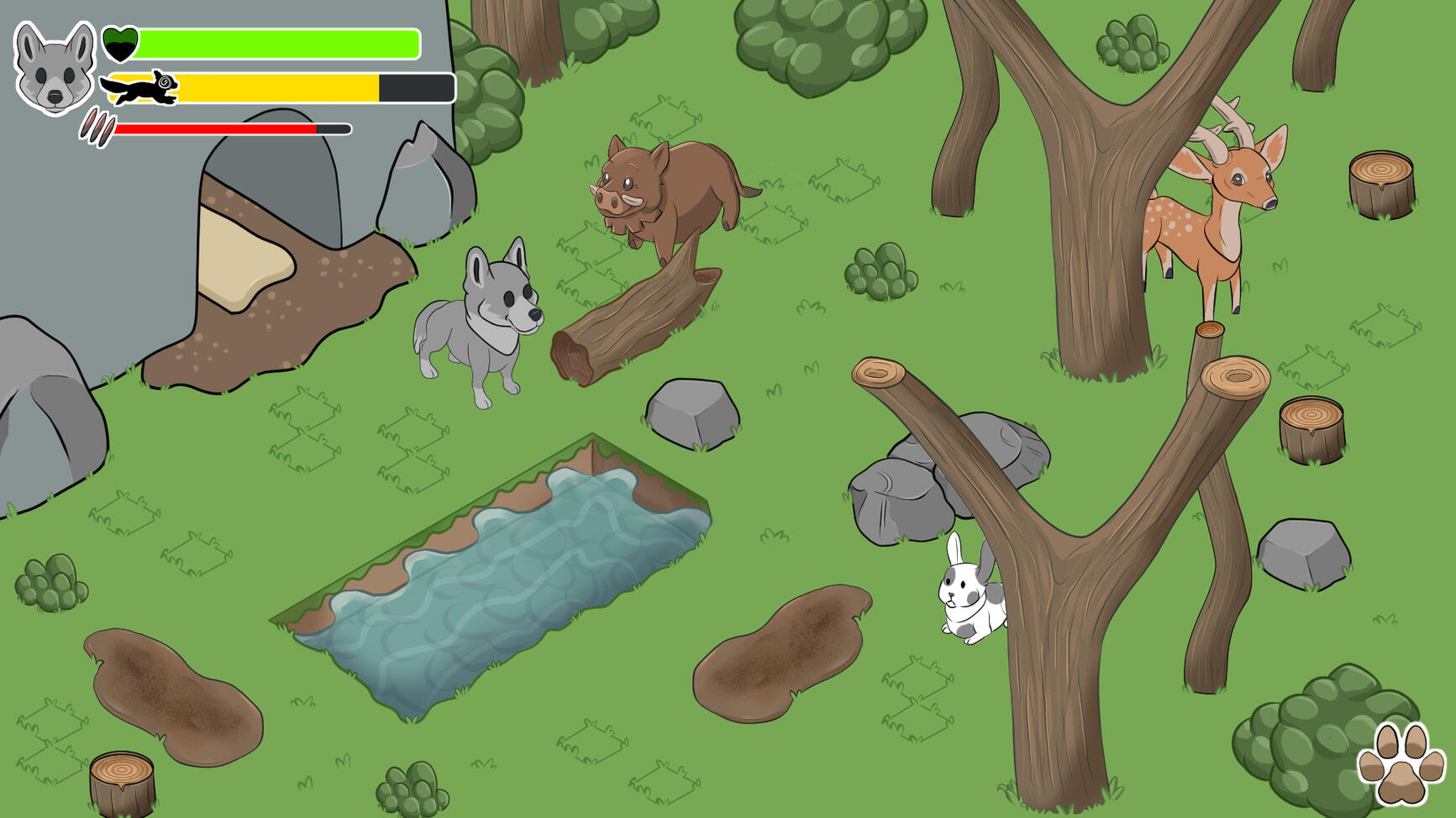Click the paw print button
Screen dimensions: 1456x818
(1401, 764)
